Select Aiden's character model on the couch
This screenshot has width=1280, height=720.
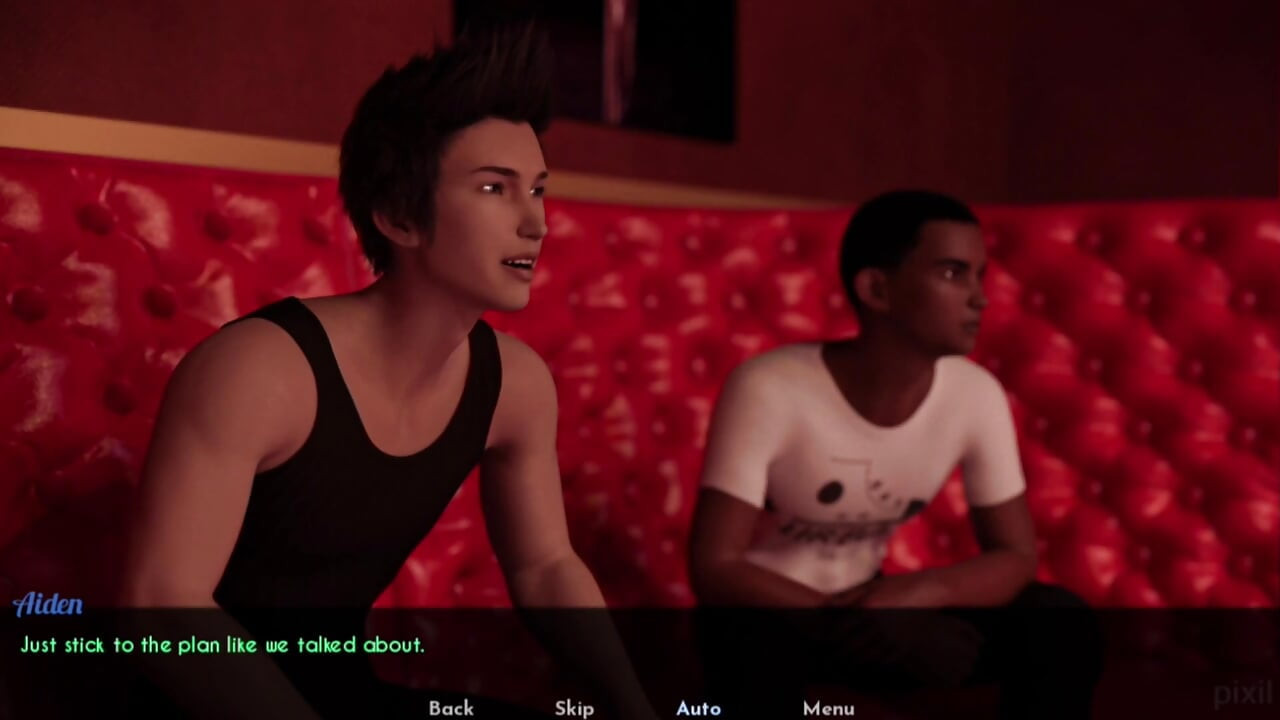click(x=400, y=350)
